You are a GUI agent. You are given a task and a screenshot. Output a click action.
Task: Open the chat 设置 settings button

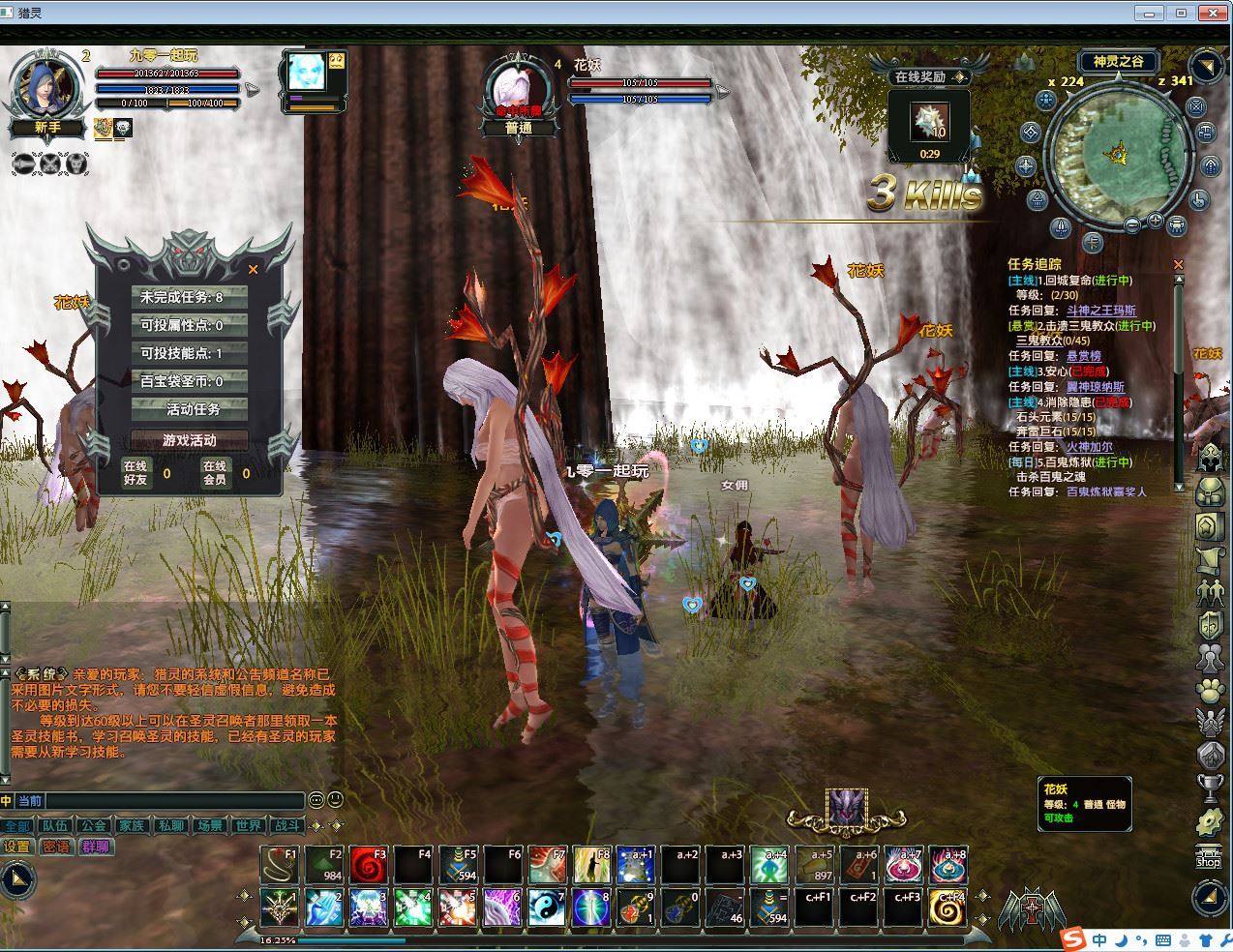pos(17,847)
